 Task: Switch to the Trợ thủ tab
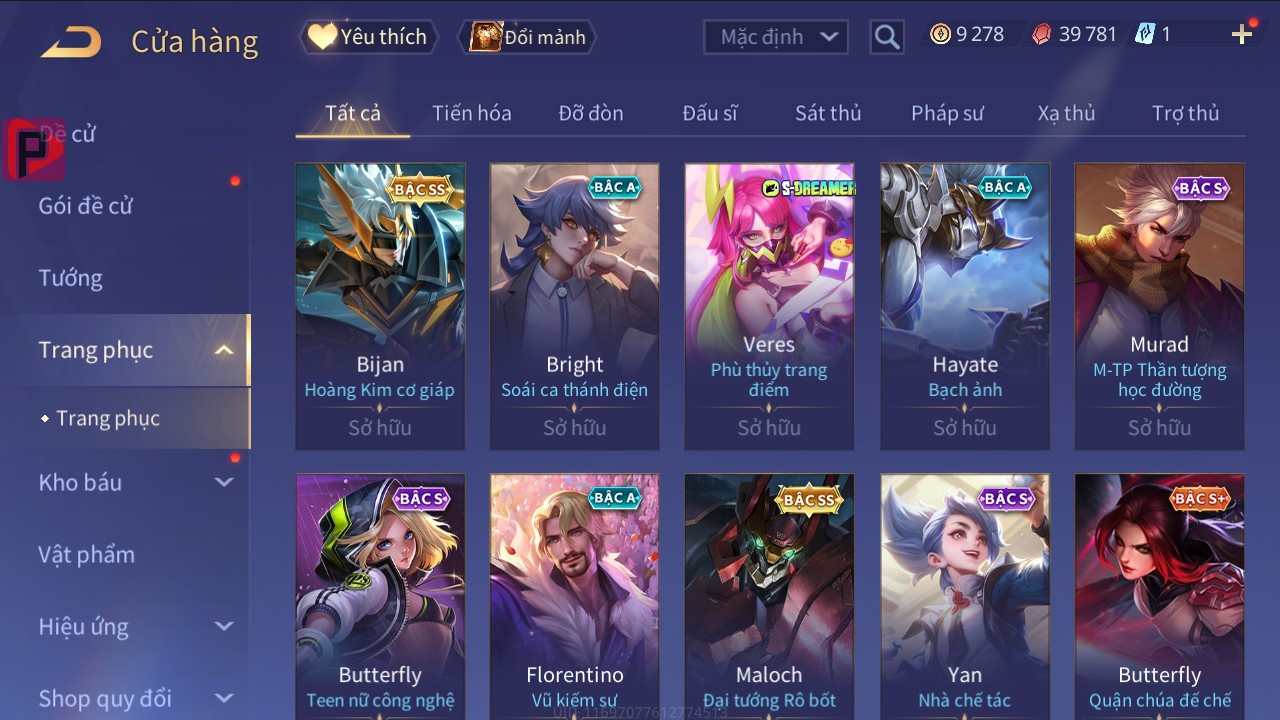pos(1185,113)
